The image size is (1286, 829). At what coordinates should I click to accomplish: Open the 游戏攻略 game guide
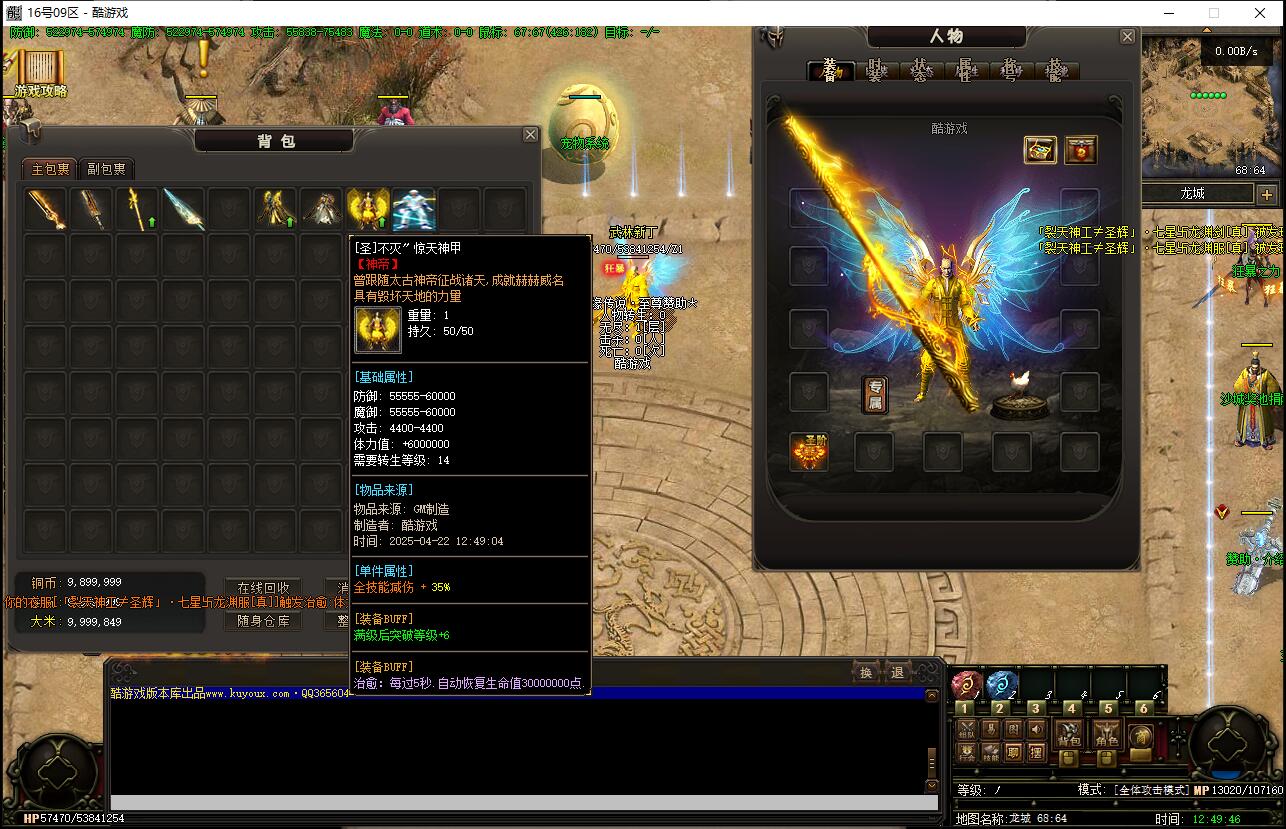[41, 74]
